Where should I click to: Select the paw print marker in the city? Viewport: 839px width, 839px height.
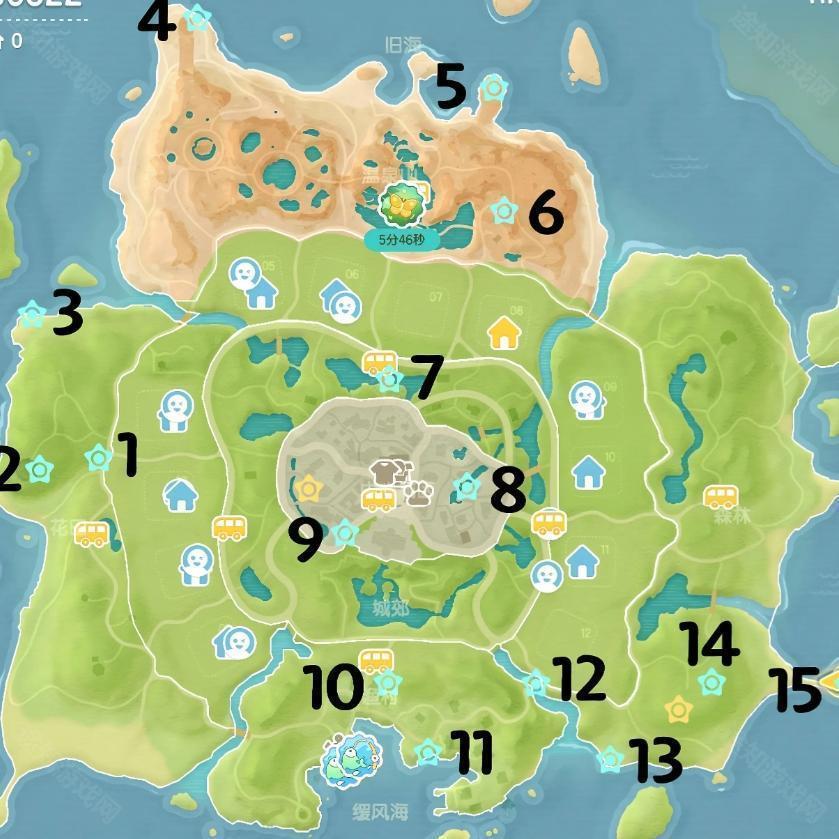point(418,491)
